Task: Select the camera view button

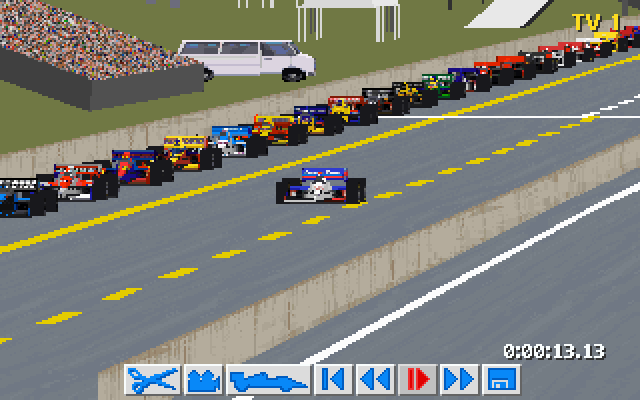Action: coord(204,380)
